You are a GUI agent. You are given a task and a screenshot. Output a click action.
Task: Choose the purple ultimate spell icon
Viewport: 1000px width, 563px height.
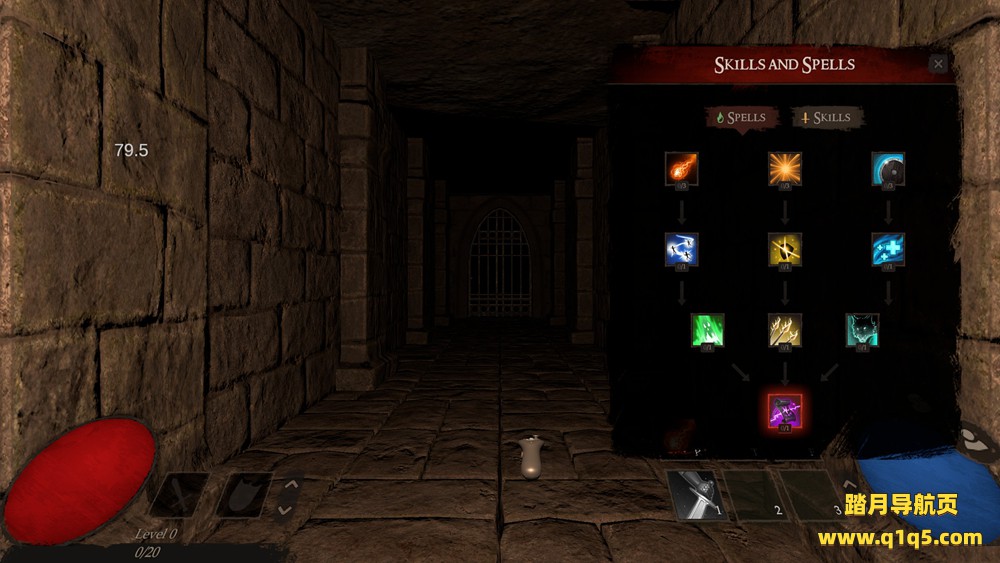[x=785, y=411]
